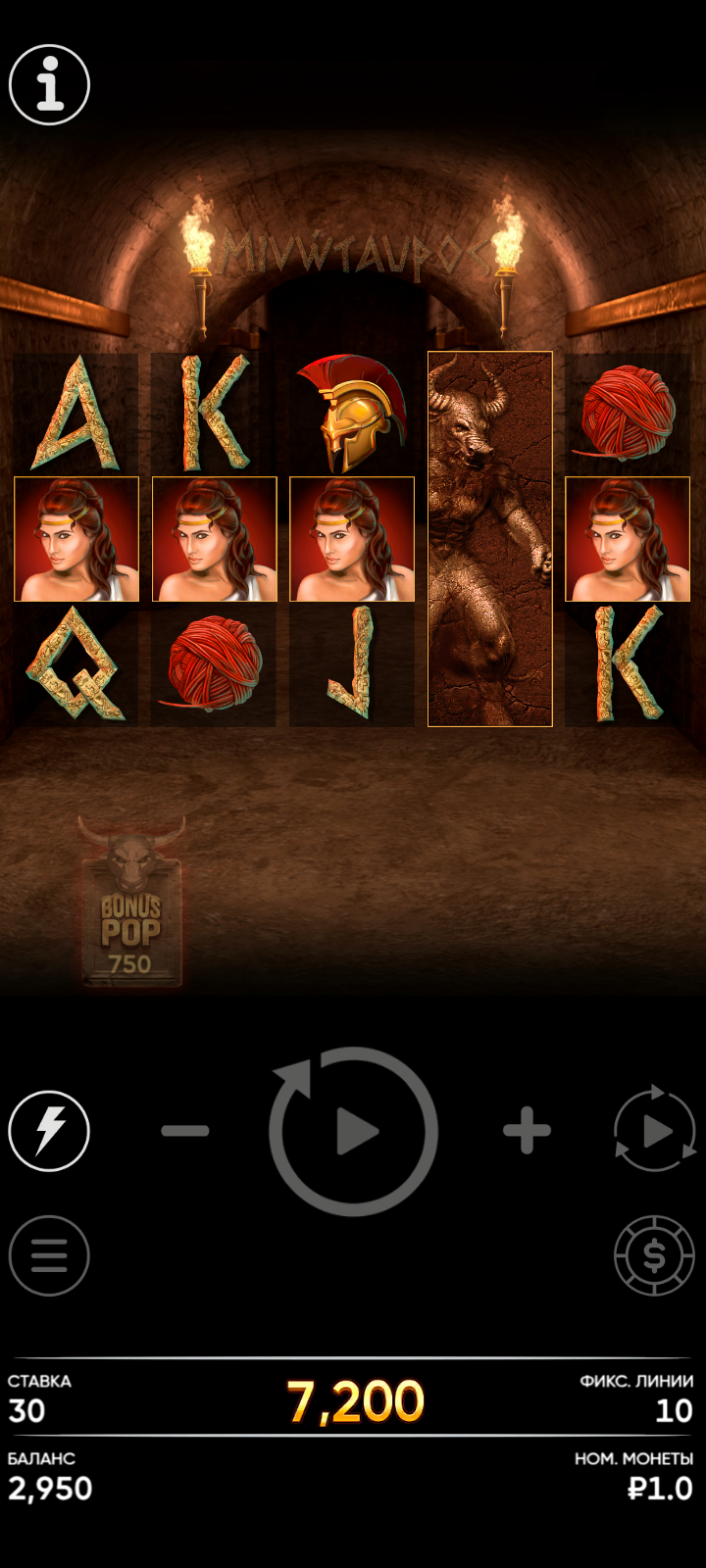The image size is (706, 1568).
Task: Spin the reels with the central play button
Action: (354, 1132)
